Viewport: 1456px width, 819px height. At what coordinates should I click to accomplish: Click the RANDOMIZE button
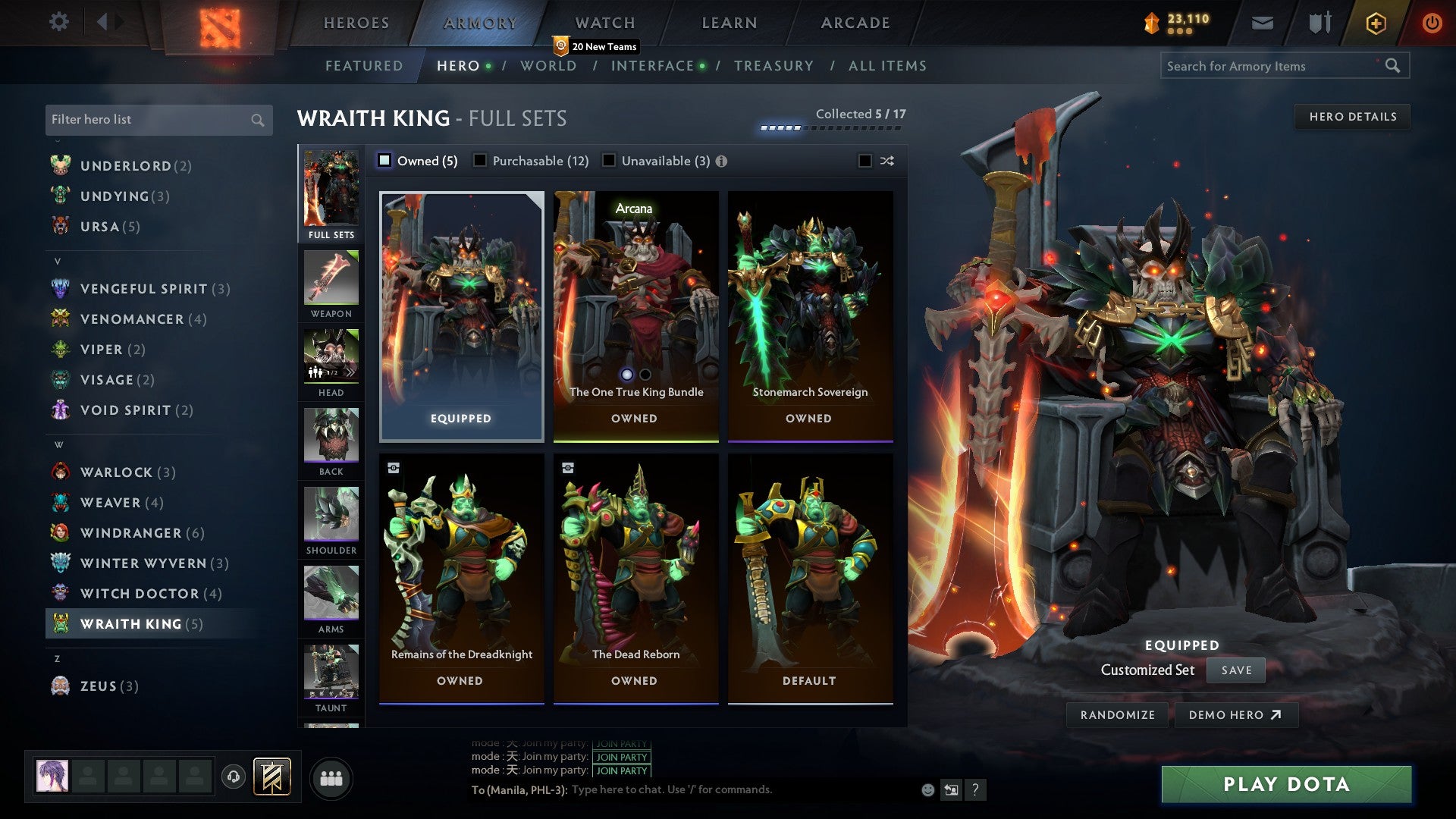(1117, 714)
